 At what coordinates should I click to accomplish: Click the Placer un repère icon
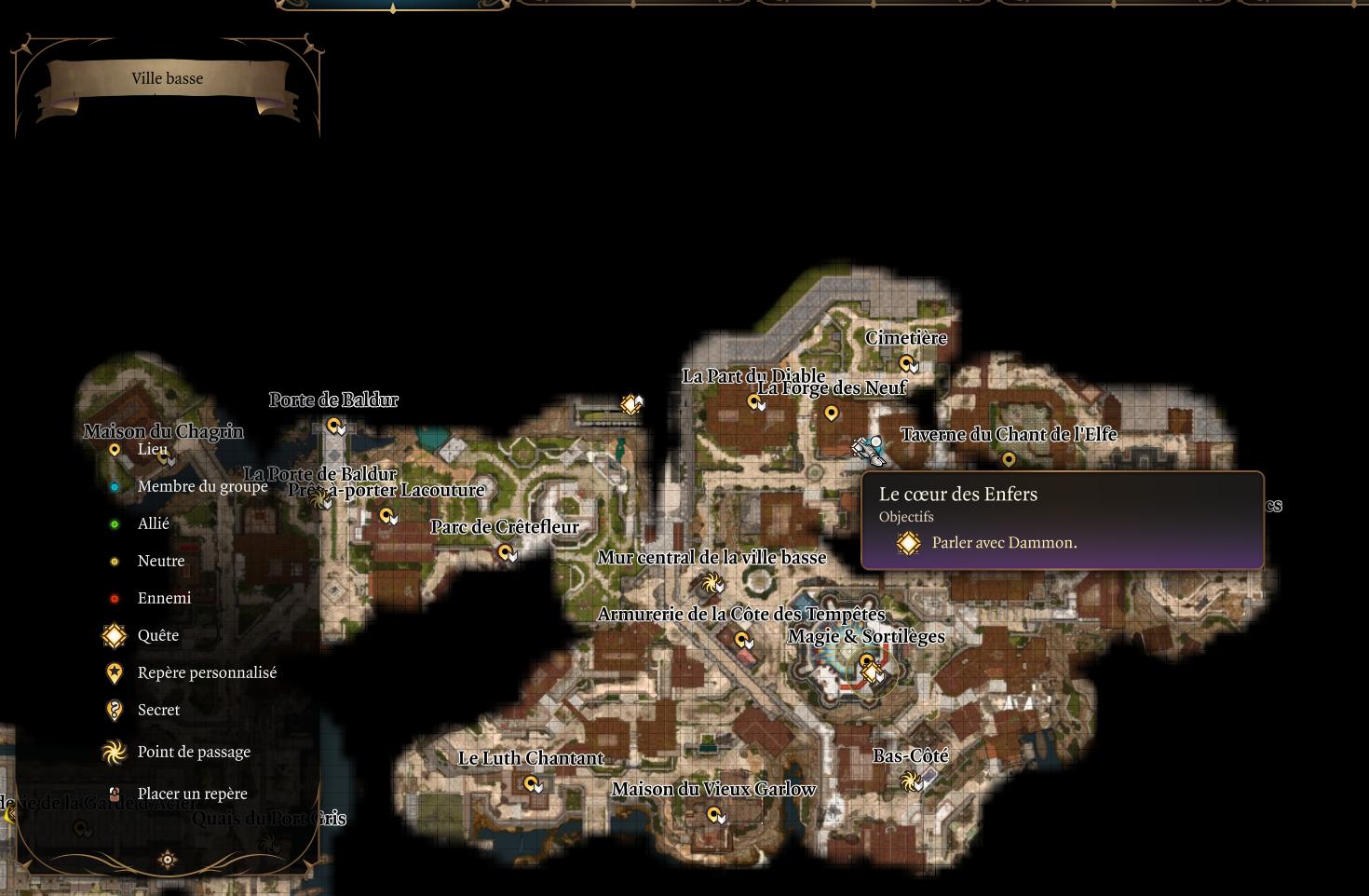click(114, 794)
